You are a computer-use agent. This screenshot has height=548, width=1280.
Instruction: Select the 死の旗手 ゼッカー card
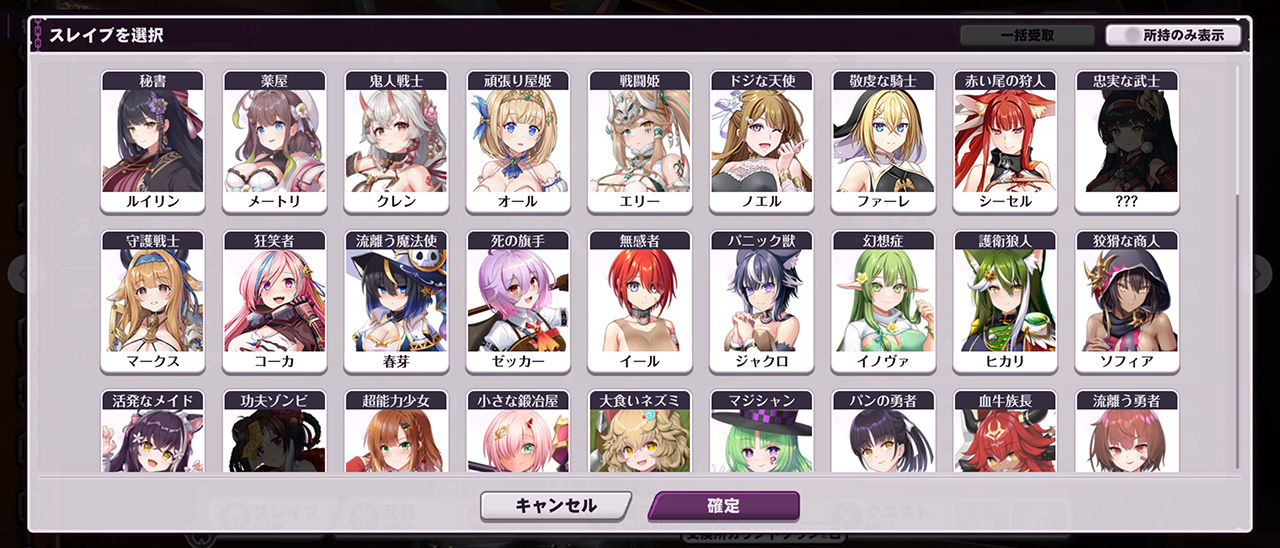coord(518,301)
